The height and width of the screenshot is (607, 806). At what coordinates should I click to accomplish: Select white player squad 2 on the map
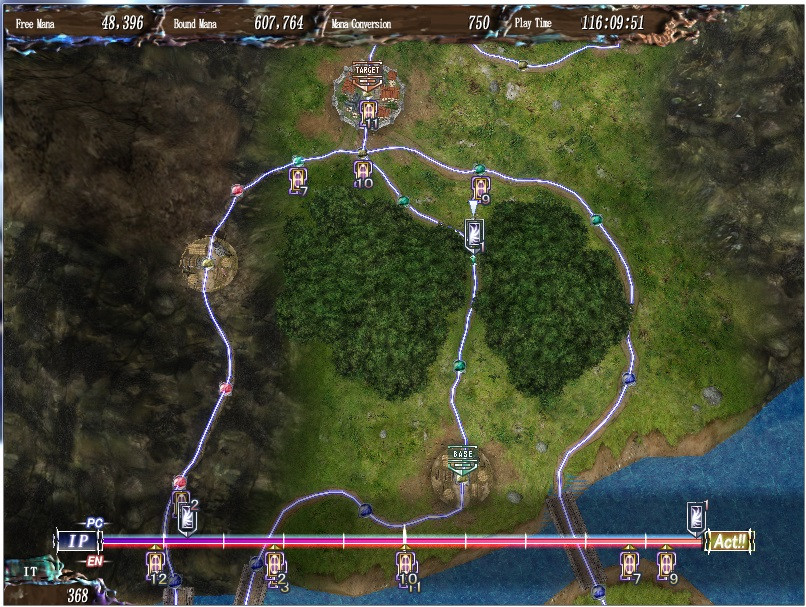[187, 519]
